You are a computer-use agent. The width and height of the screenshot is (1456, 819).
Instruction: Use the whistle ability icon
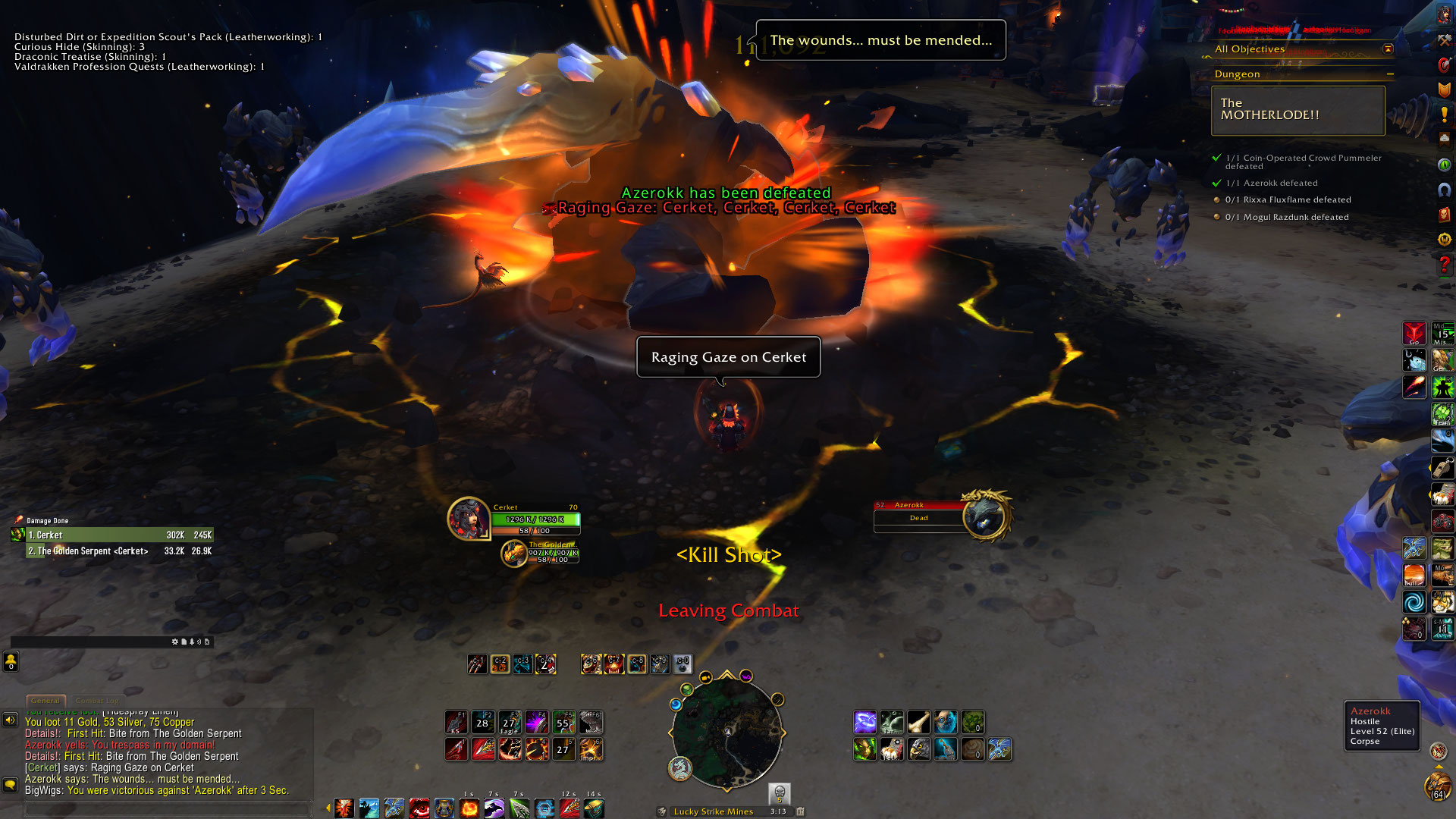coord(1442,468)
